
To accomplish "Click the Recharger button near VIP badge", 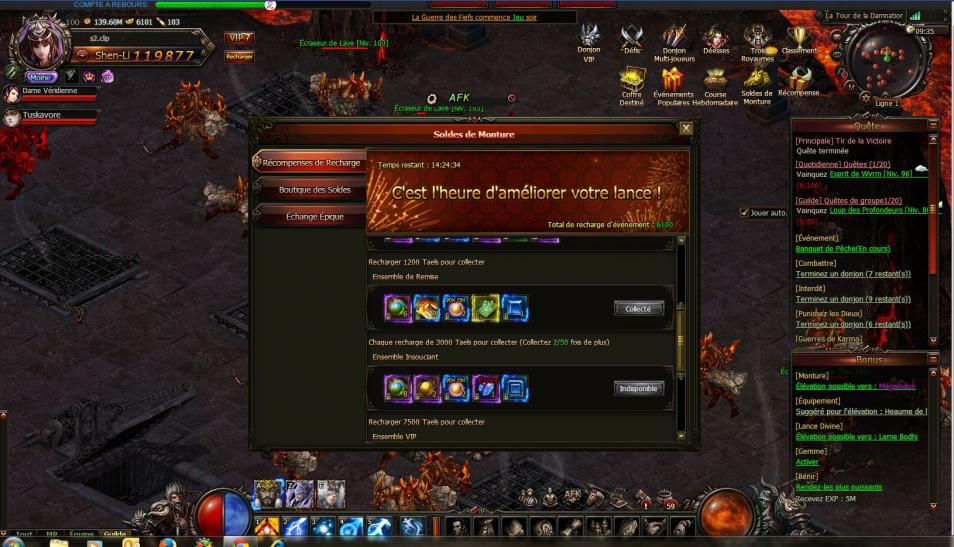I will click(x=239, y=57).
